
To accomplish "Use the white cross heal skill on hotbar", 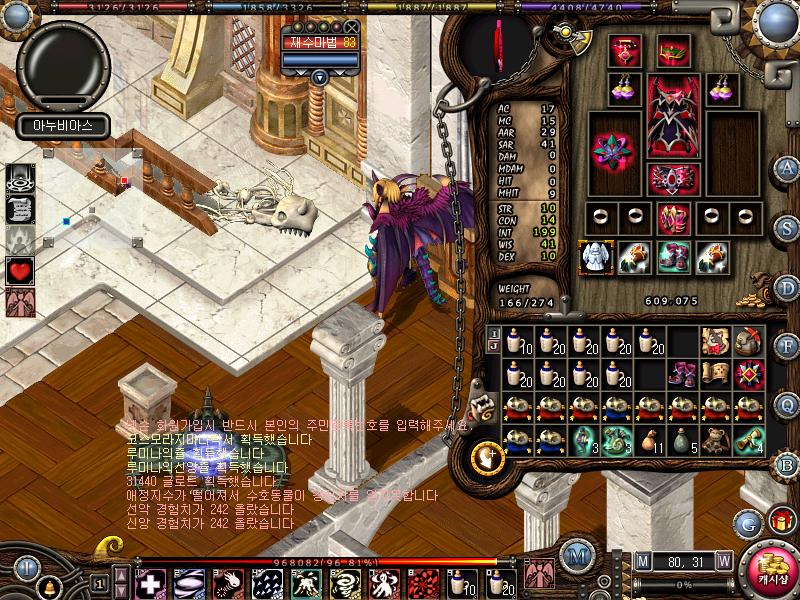I will coord(149,582).
